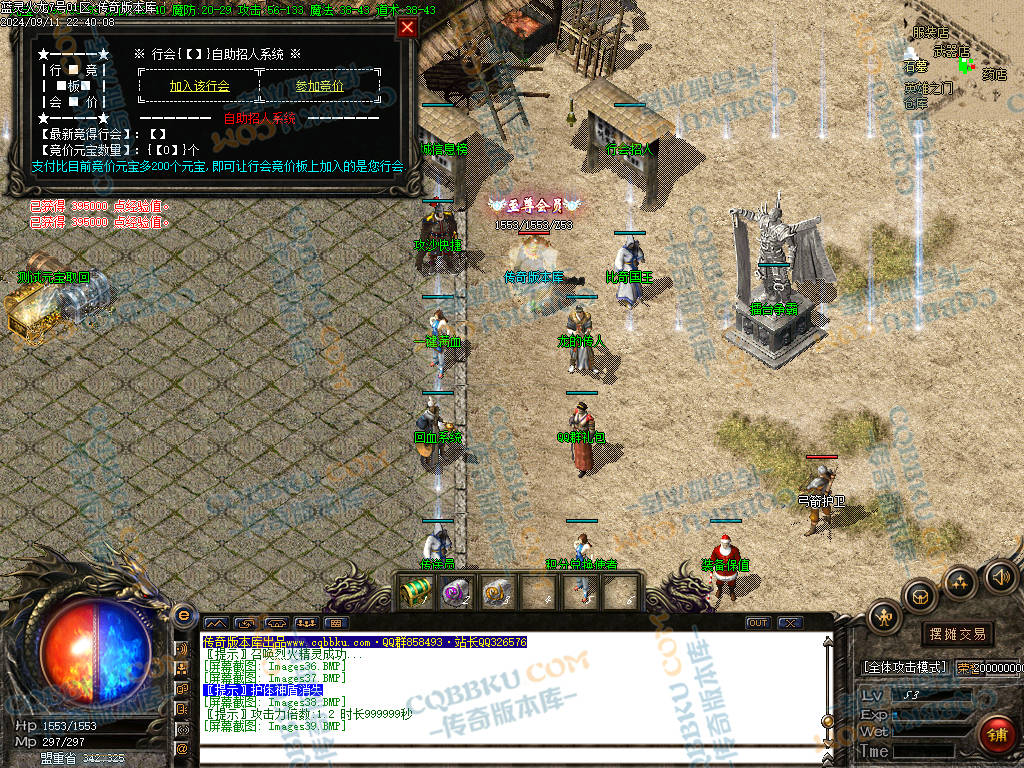Use the orange scroll in hotbar slot 3
Viewport: 1024px width, 768px height.
click(x=497, y=592)
